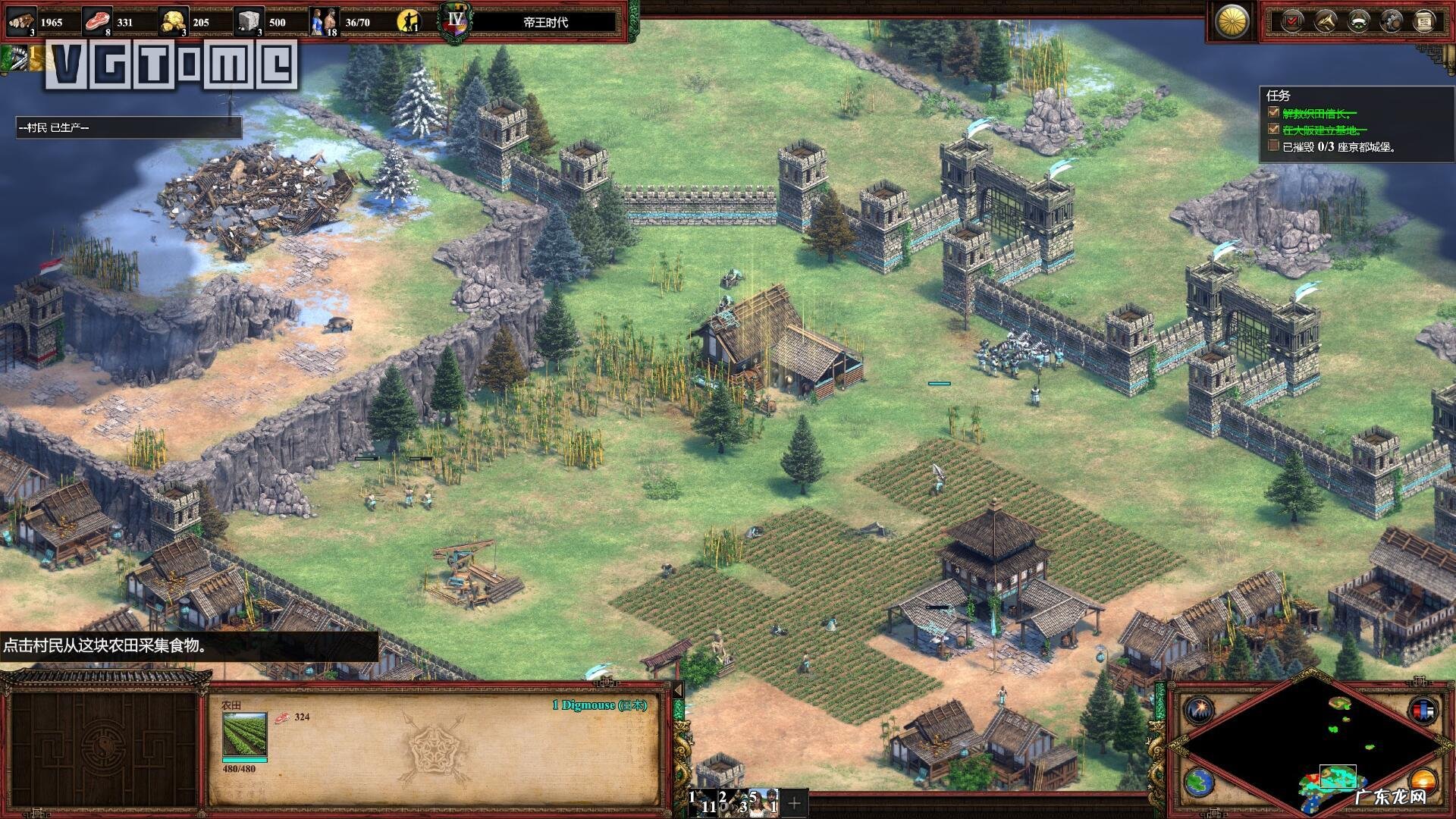
Task: Click the golden chrysanthemum civilization emblem
Action: [x=1232, y=21]
